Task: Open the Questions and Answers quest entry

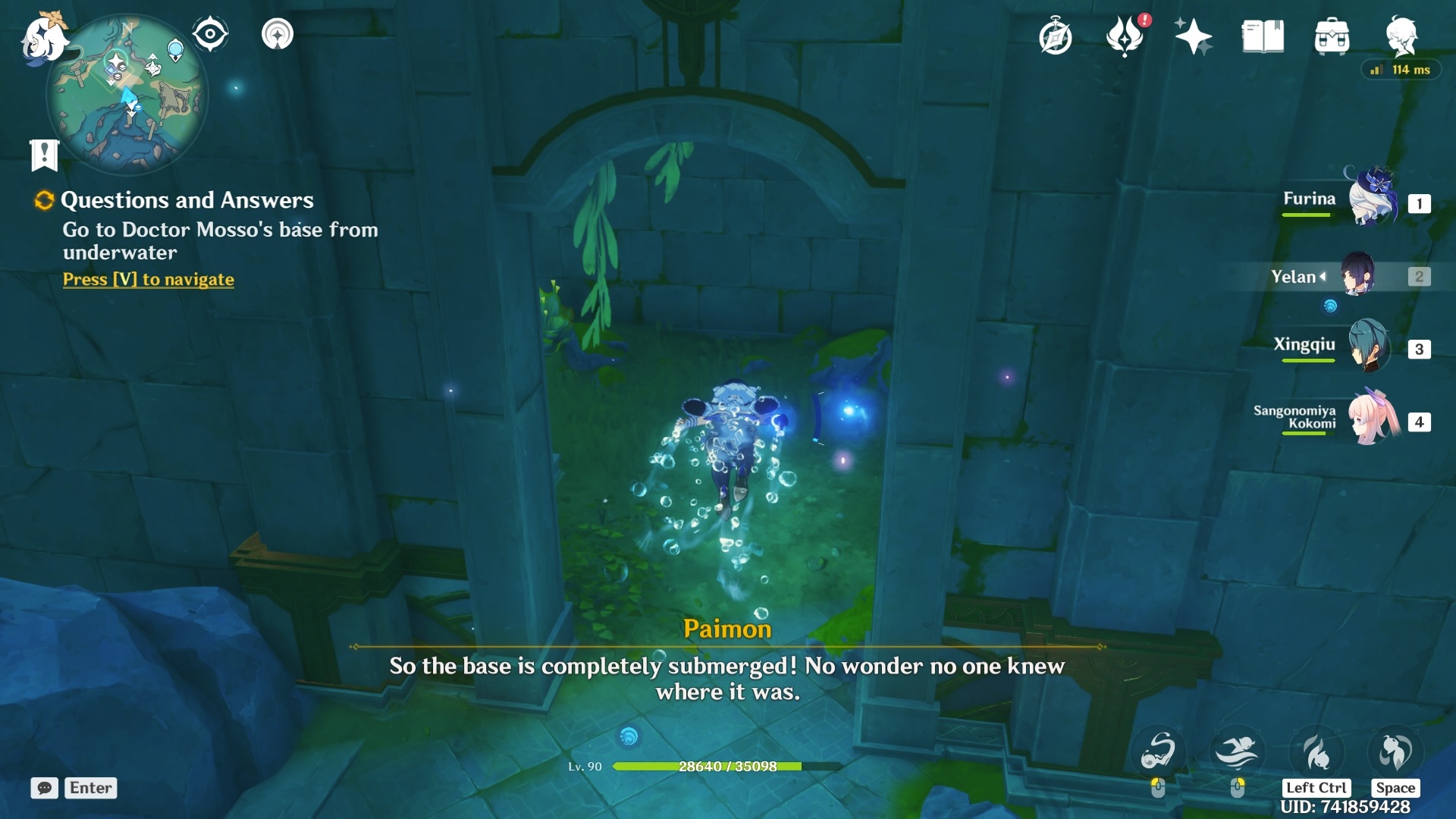Action: (187, 200)
